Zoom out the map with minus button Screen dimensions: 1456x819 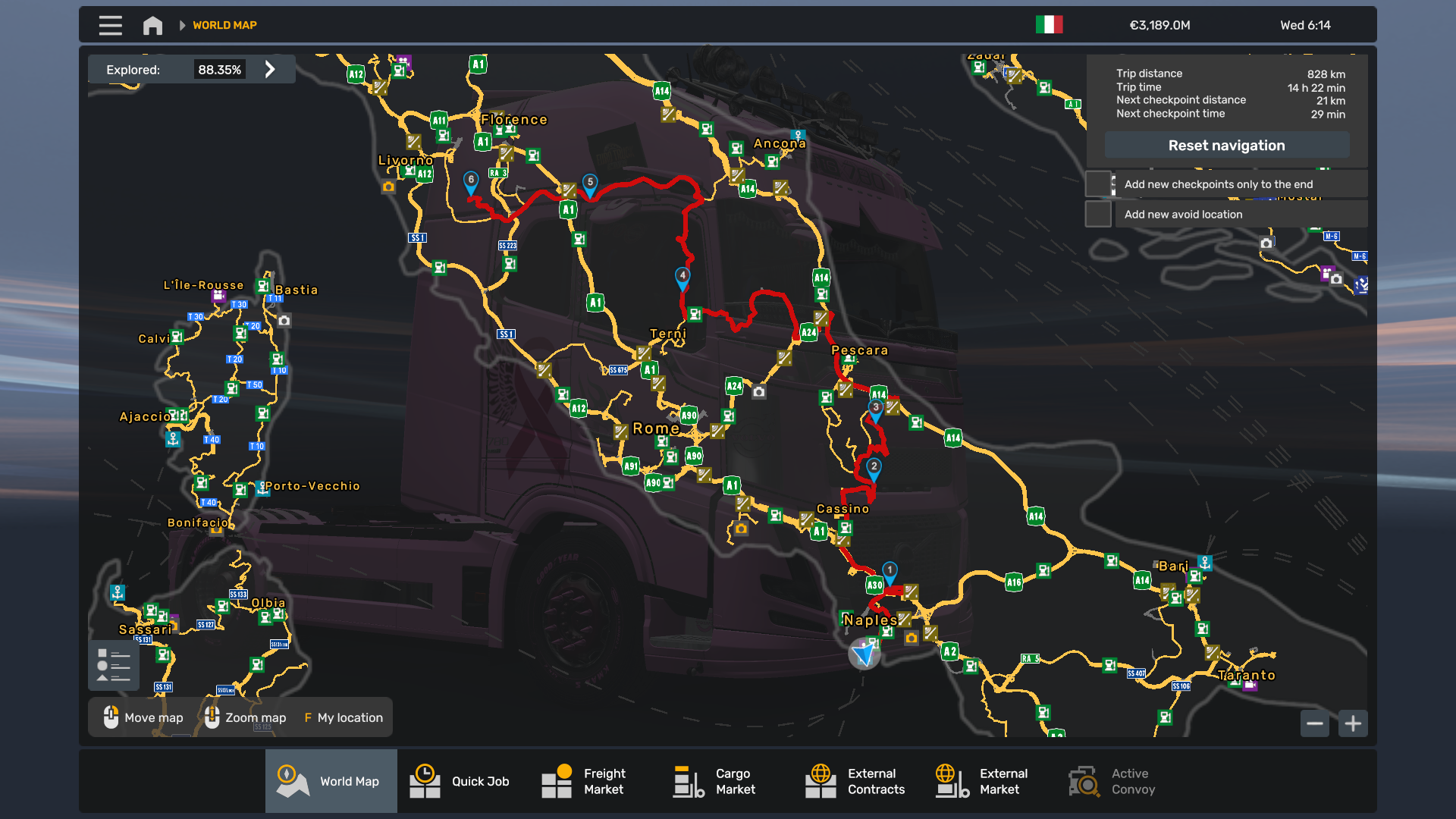point(1315,723)
